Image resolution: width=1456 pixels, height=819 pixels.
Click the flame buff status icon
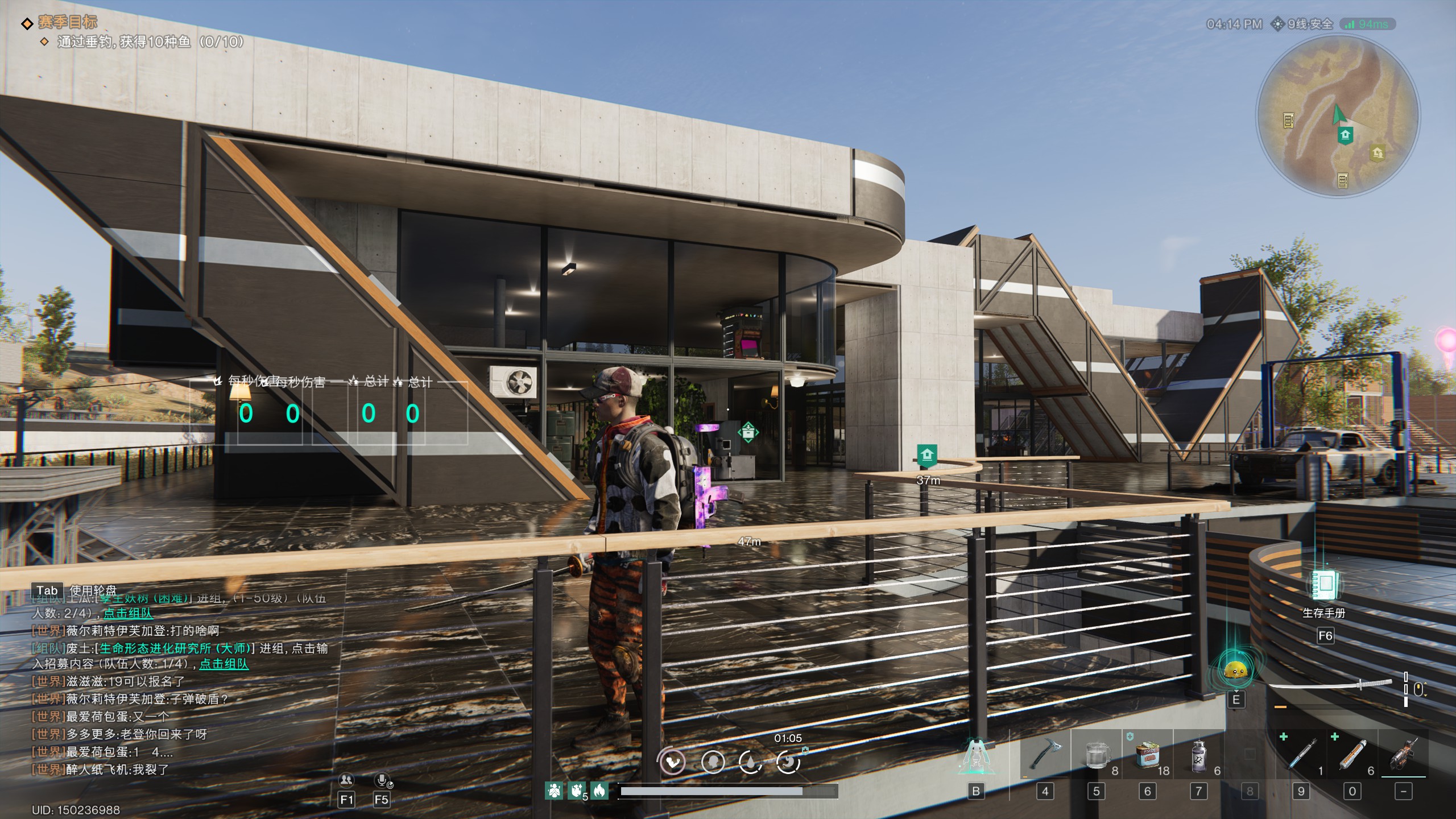[x=599, y=790]
